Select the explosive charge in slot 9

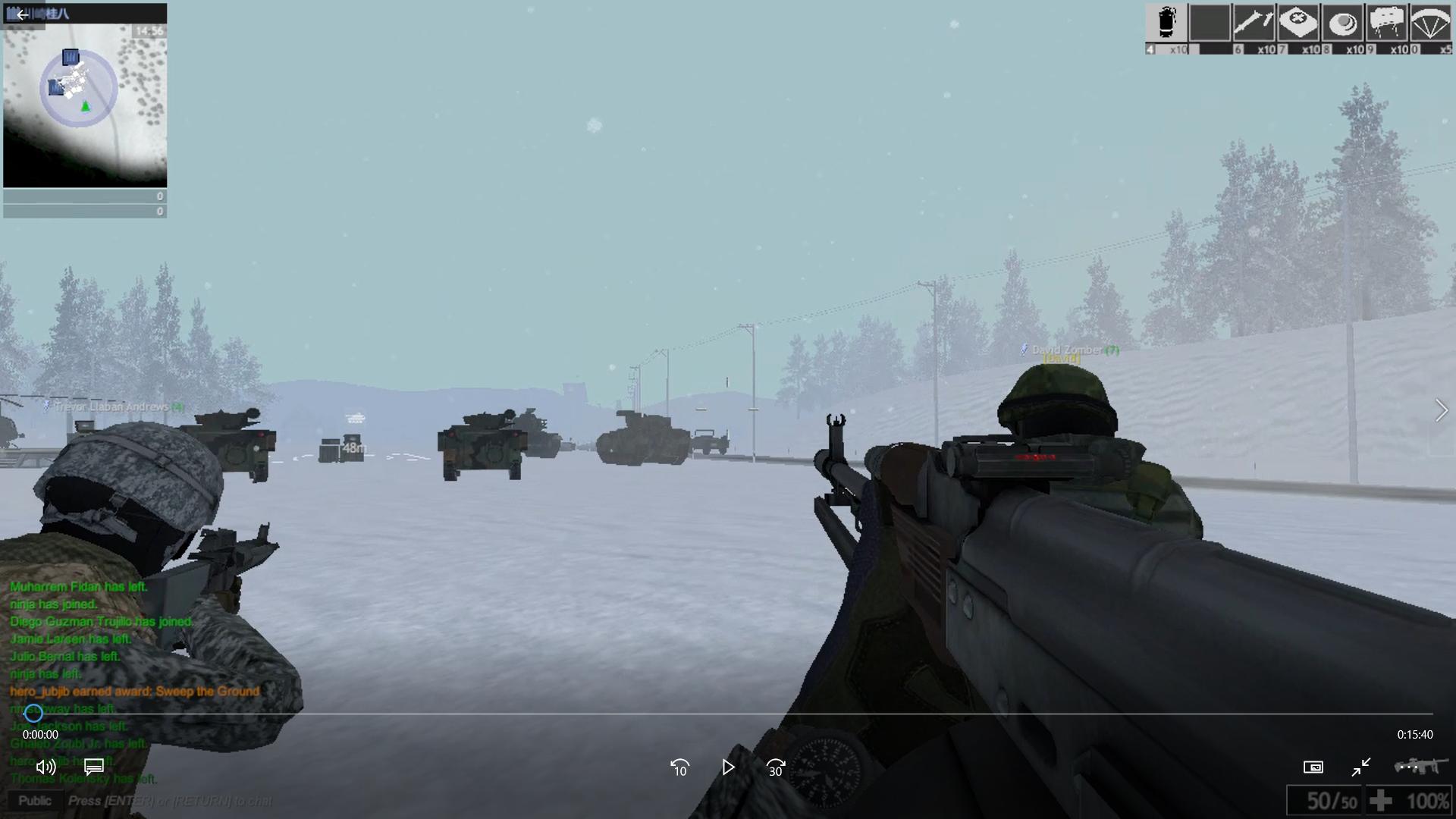(x=1386, y=23)
